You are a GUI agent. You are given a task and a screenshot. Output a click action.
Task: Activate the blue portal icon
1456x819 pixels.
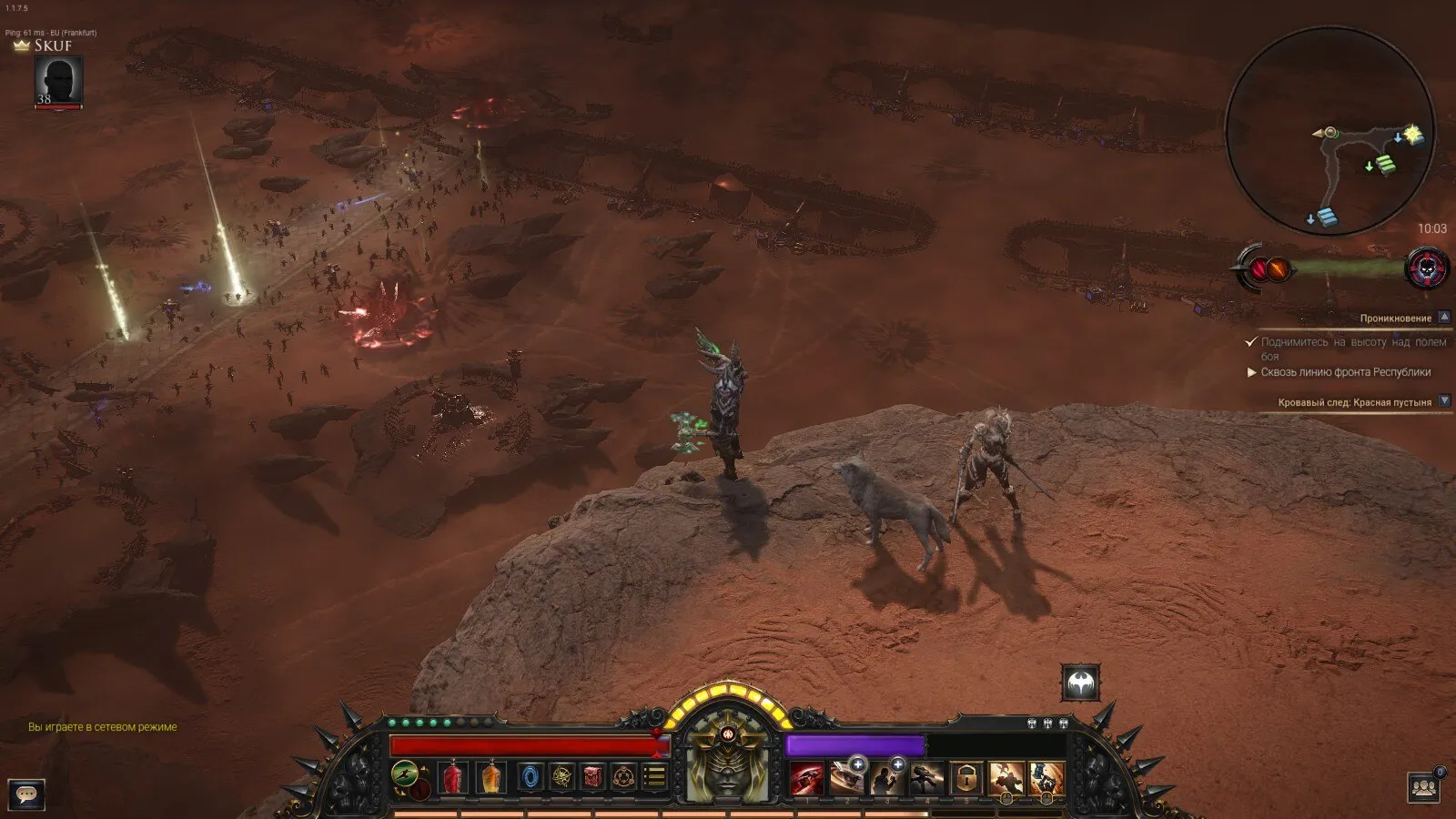531,778
